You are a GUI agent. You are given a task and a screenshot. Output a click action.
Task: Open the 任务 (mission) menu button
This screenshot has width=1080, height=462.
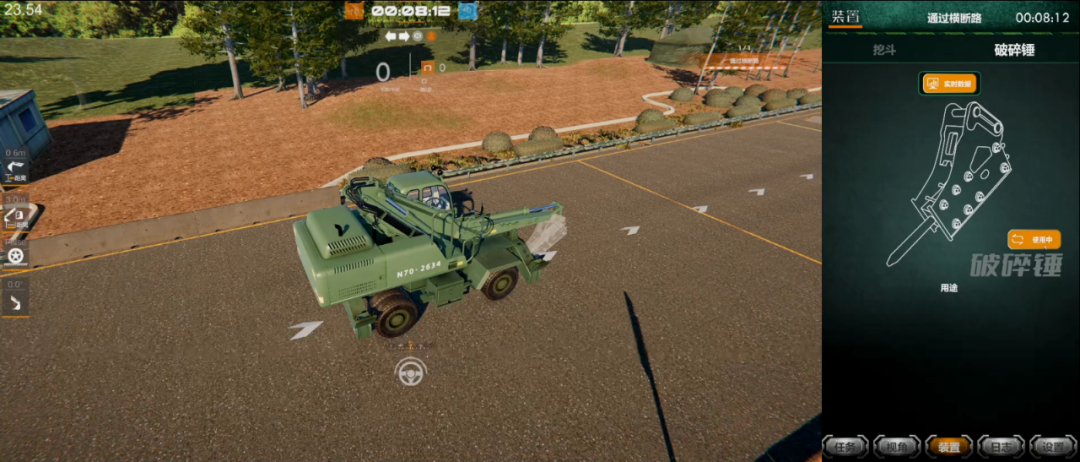pyautogui.click(x=845, y=447)
